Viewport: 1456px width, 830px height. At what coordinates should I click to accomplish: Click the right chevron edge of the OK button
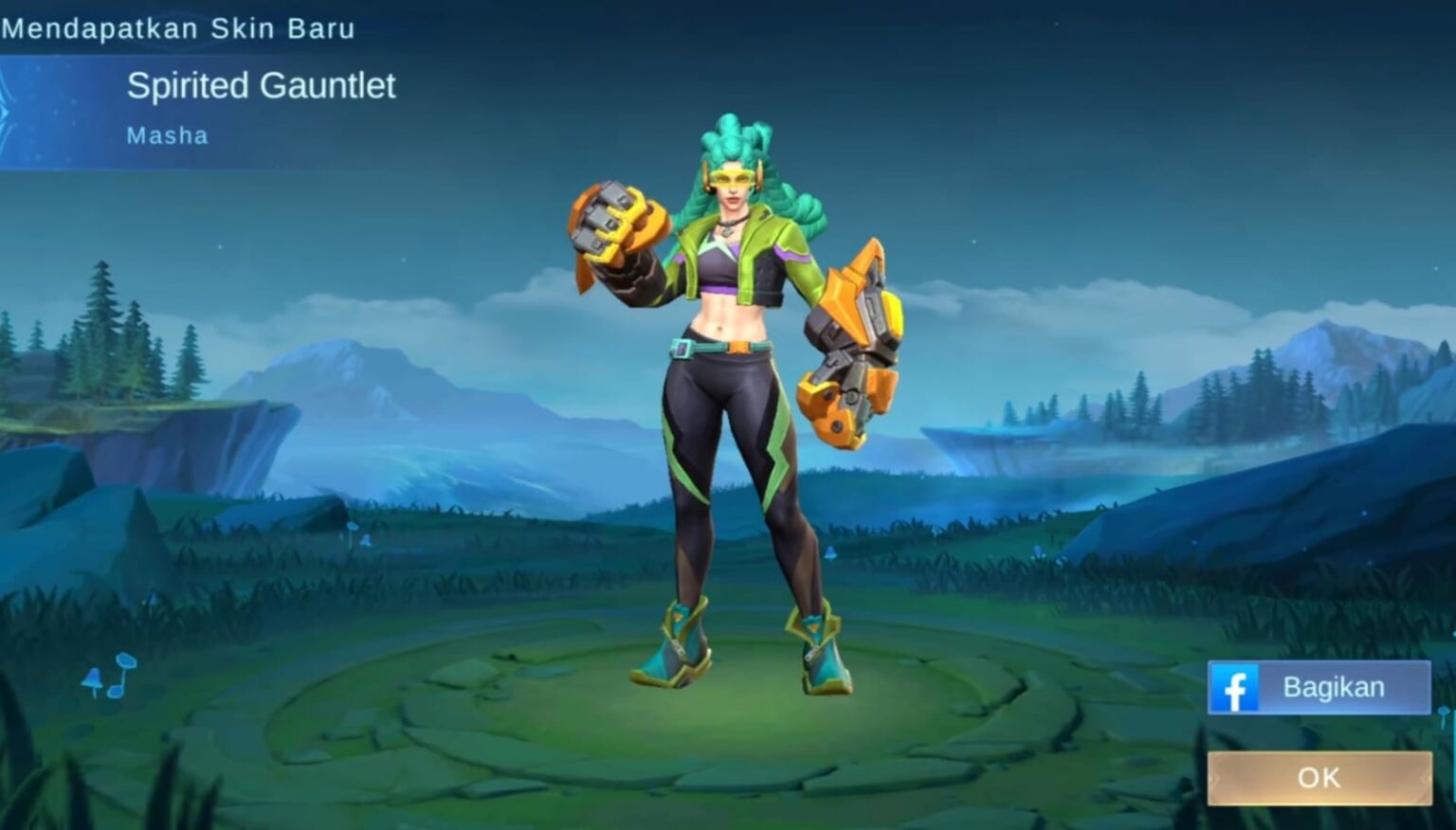[1420, 777]
